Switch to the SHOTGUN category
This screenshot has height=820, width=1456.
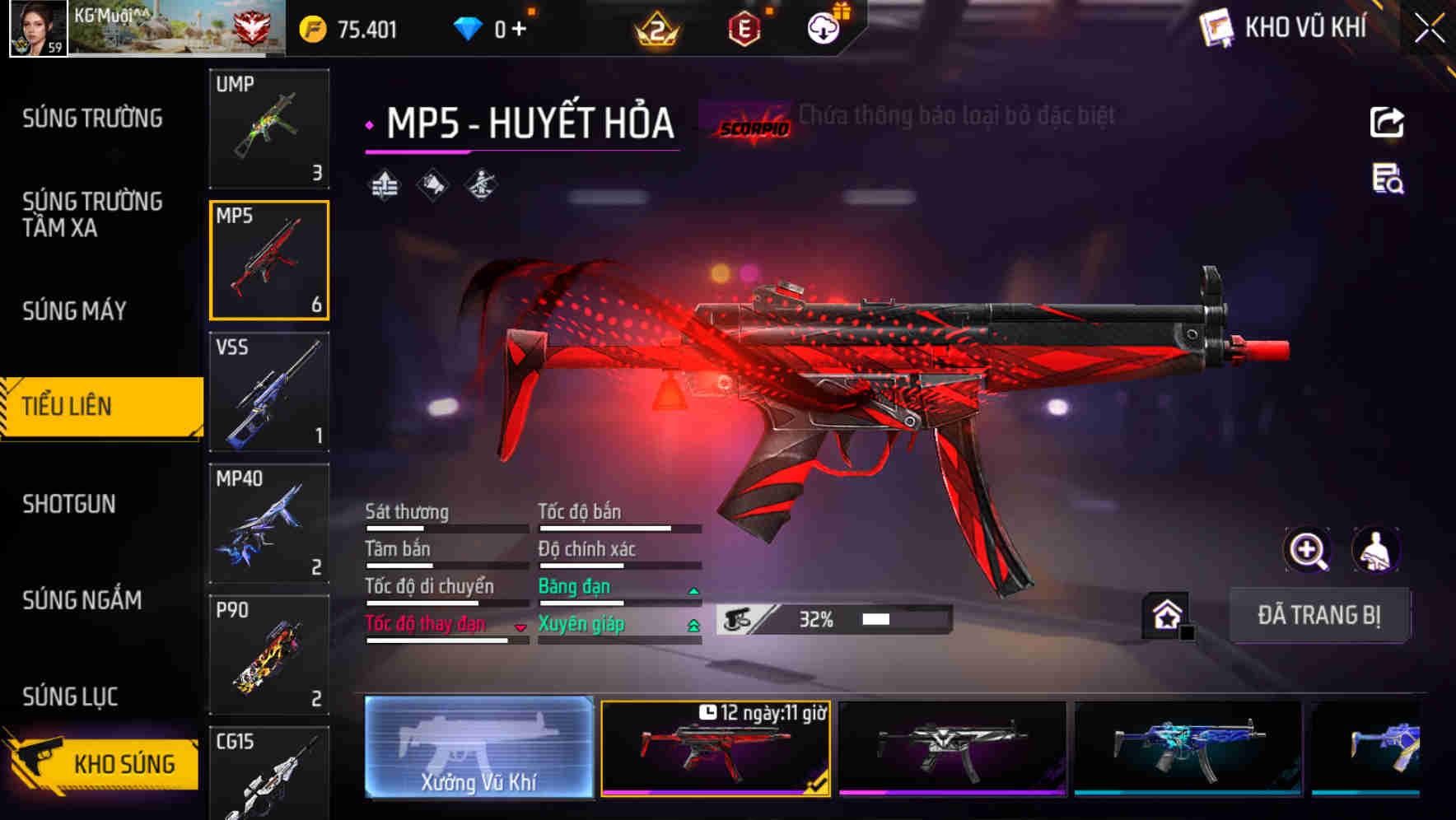pos(70,504)
